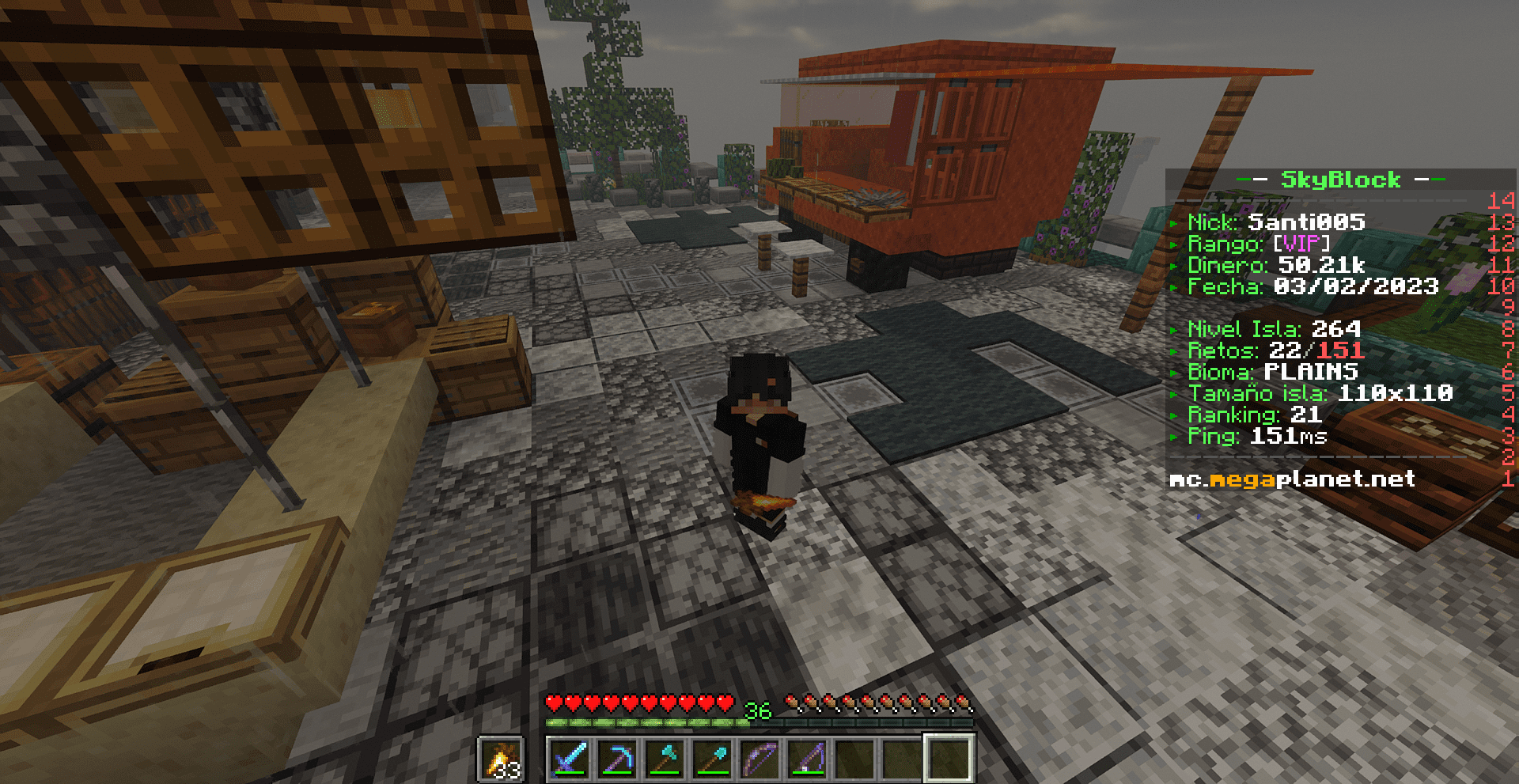This screenshot has width=1519, height=784.
Task: Select the diamond sword hotbar slot
Action: point(570,758)
